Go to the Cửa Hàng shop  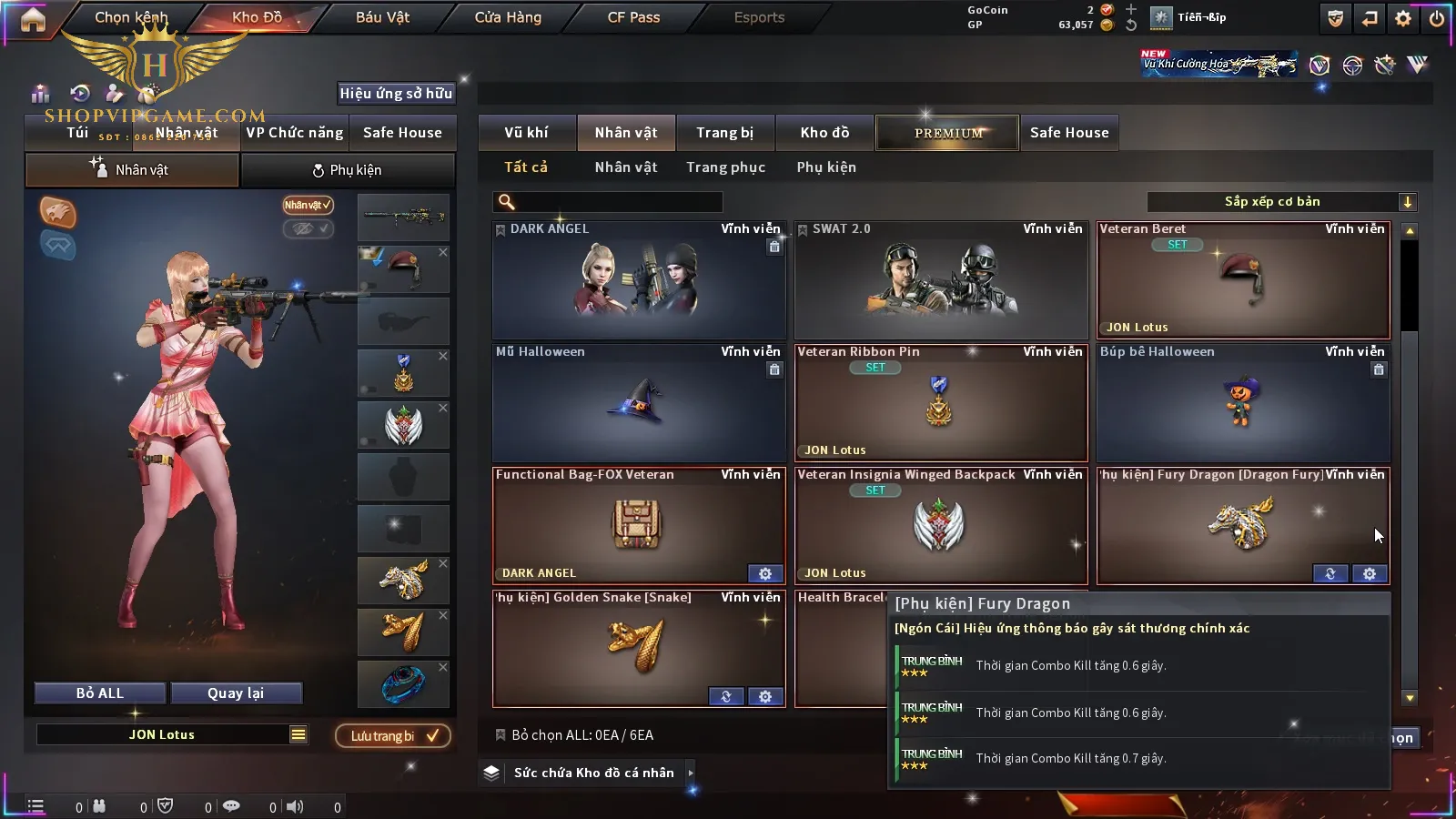[x=508, y=17]
